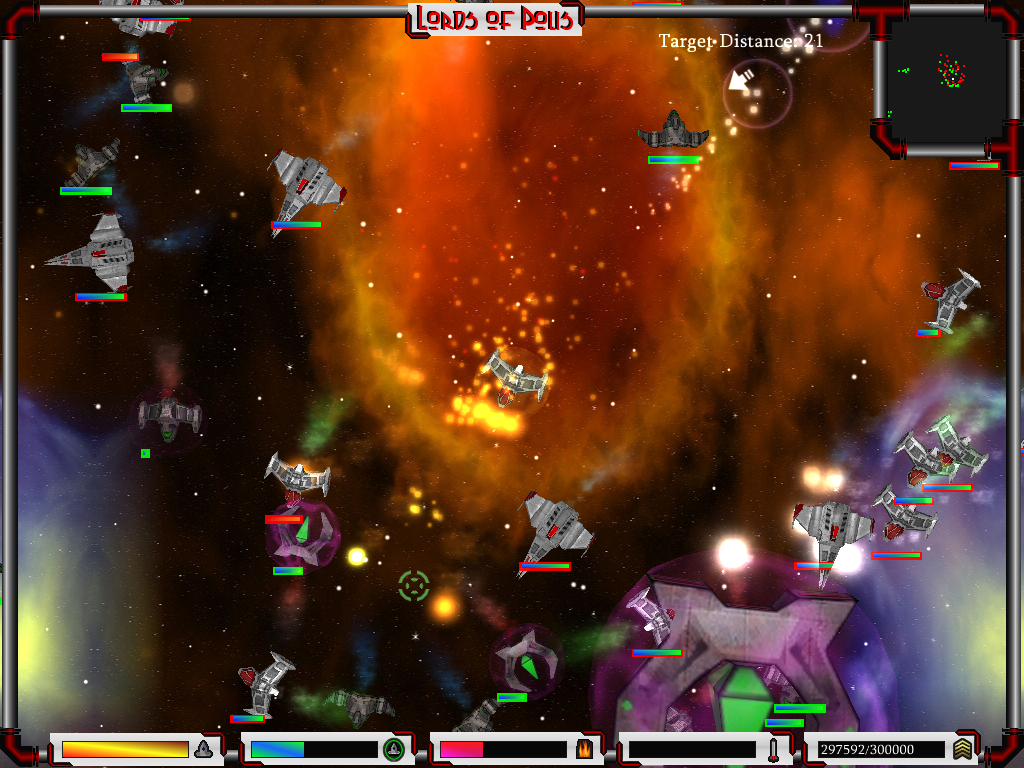Click the thermometer heat icon
Screen dimensions: 1024x768
pyautogui.click(x=773, y=748)
